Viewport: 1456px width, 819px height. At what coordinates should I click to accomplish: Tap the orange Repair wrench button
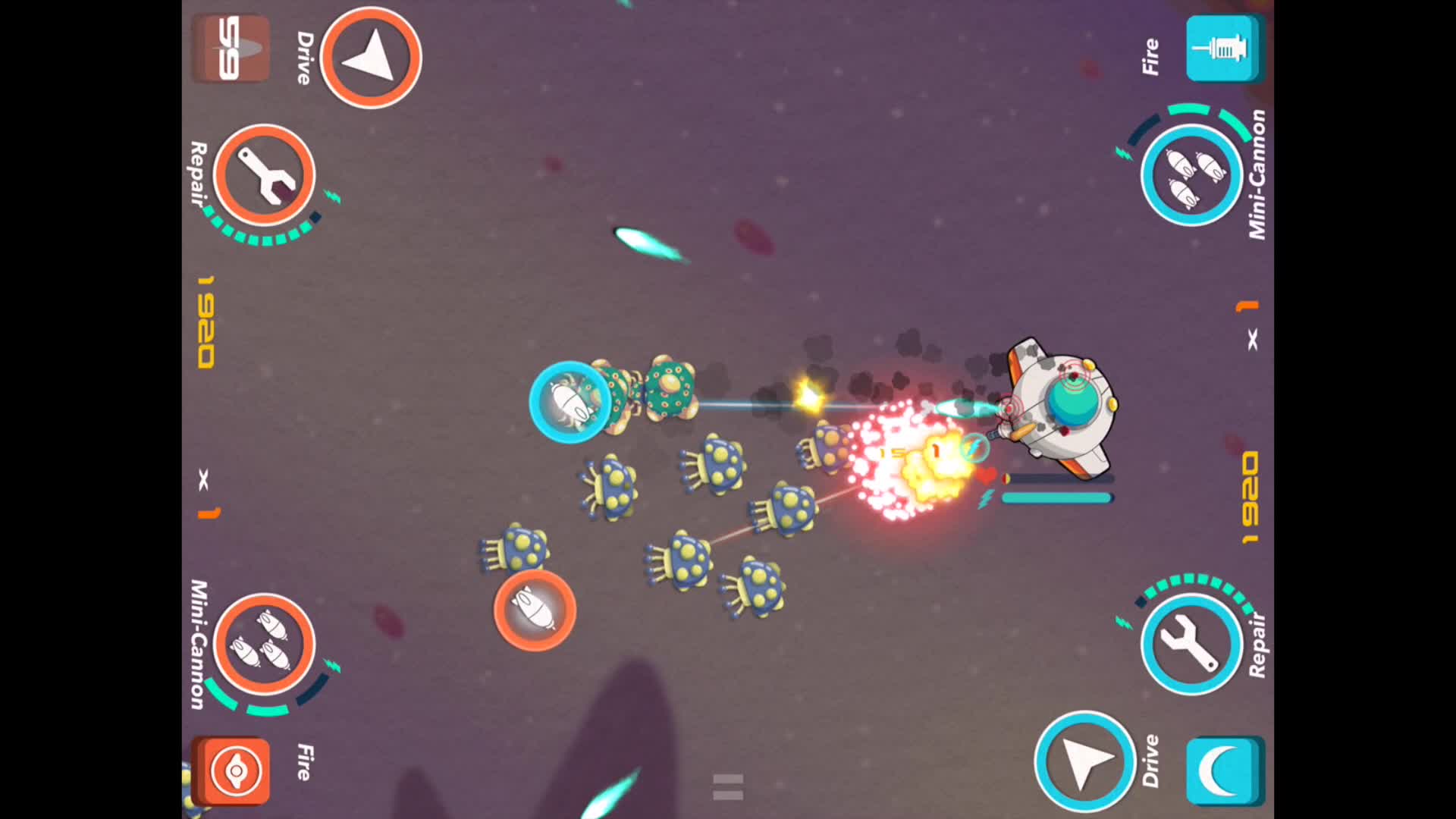coord(263,176)
